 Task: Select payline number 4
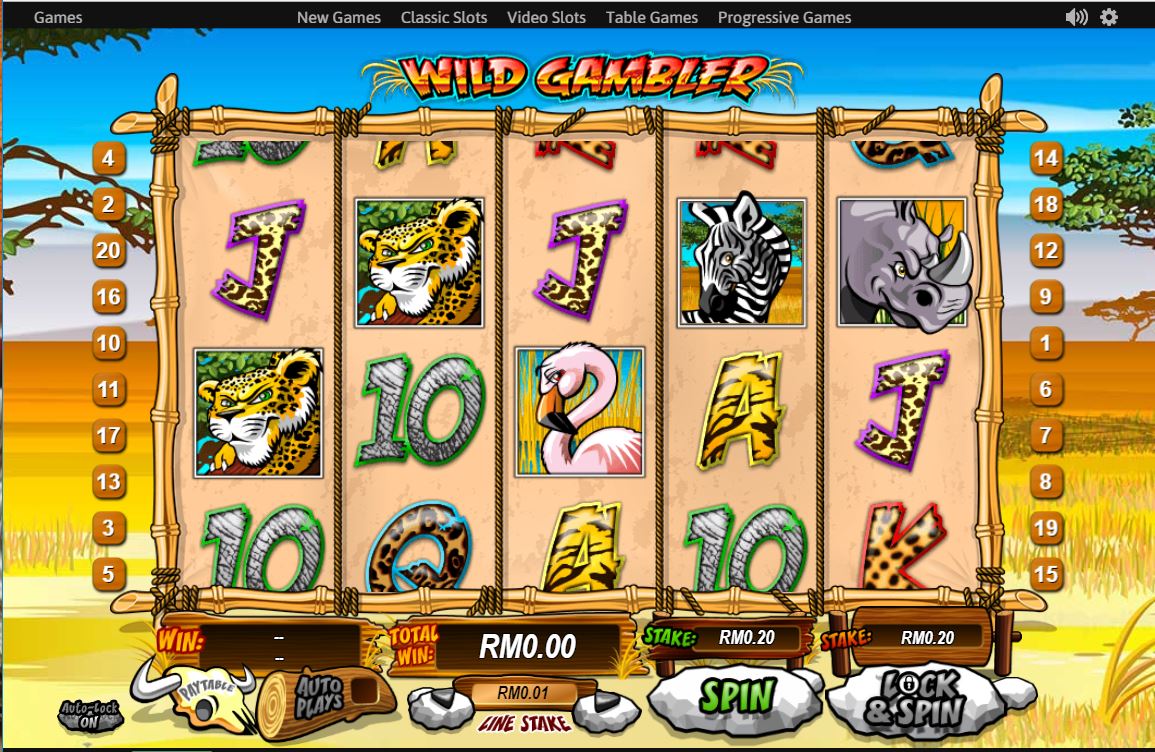108,158
